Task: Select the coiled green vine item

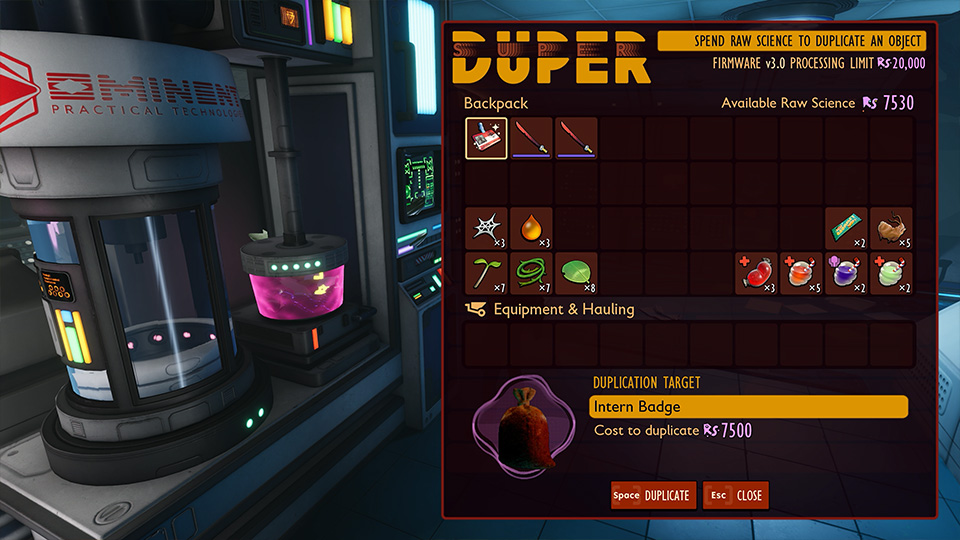Action: (x=531, y=273)
